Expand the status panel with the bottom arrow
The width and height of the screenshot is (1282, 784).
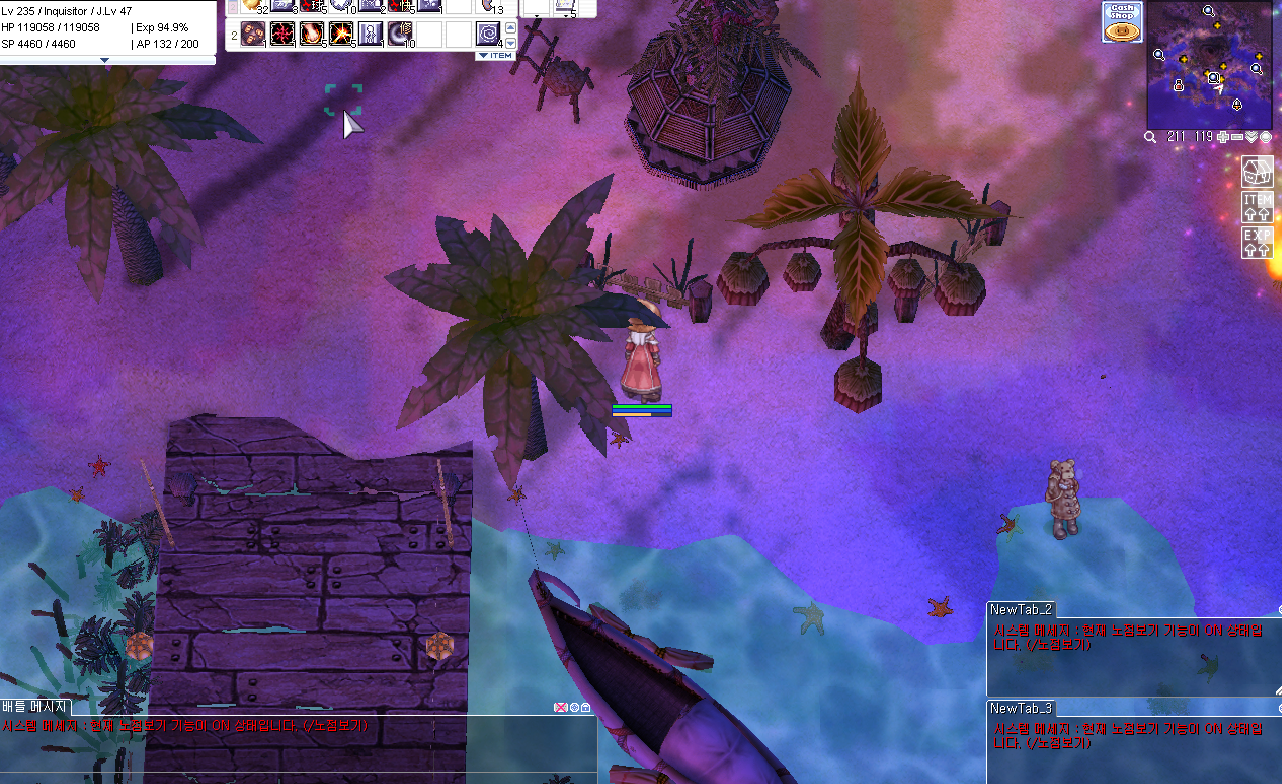click(x=107, y=60)
